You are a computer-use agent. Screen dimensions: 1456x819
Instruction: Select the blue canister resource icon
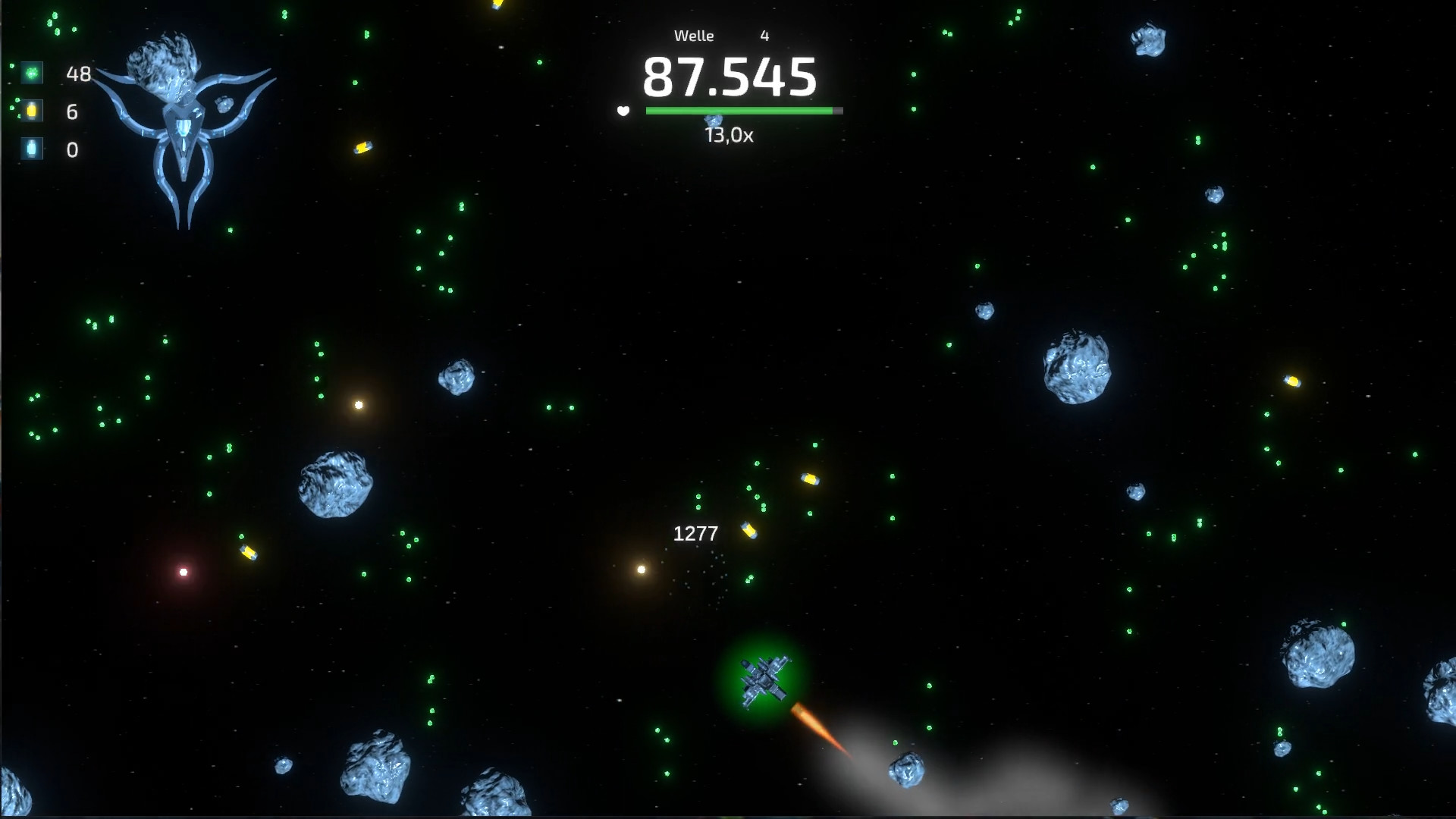click(x=30, y=149)
